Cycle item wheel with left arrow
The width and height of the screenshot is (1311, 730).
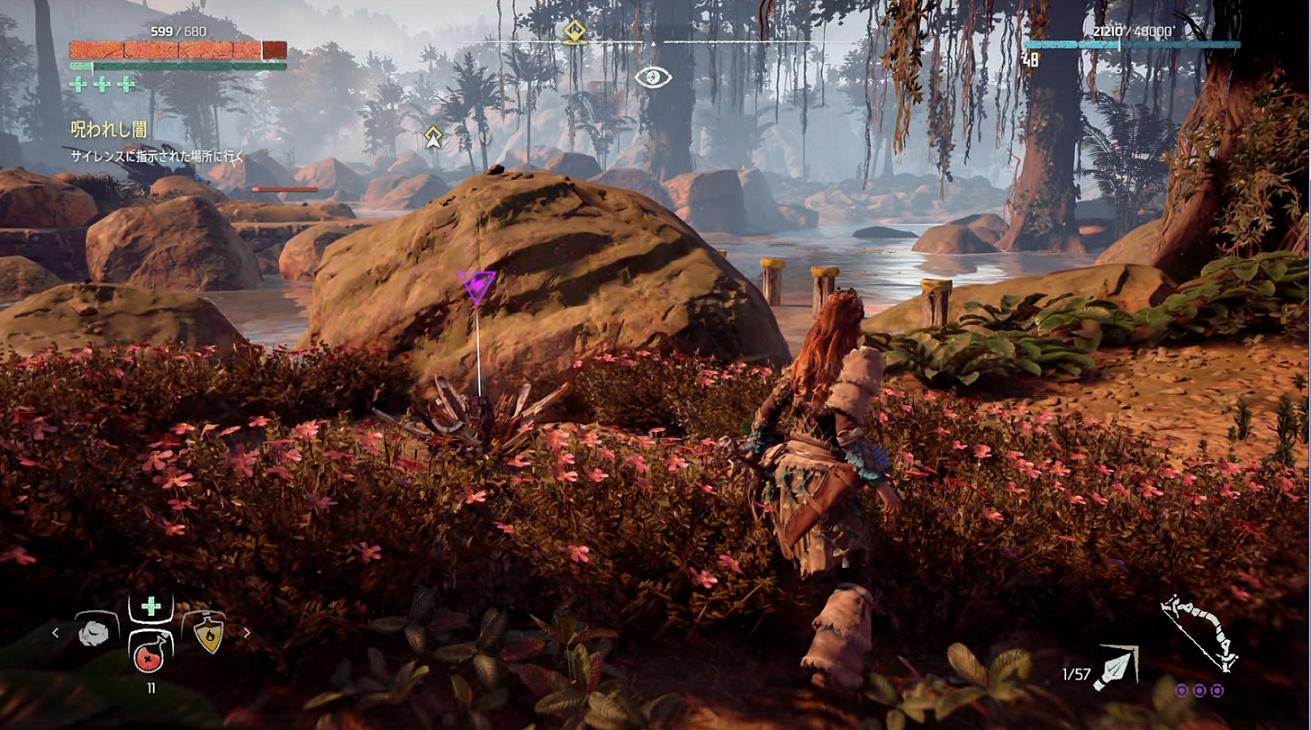(x=56, y=632)
